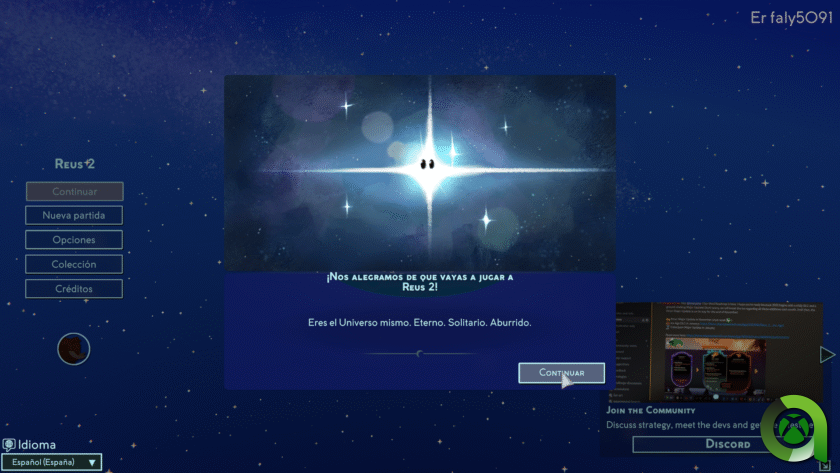
Task: Open the Español (España) language dropdown
Action: pos(51,462)
